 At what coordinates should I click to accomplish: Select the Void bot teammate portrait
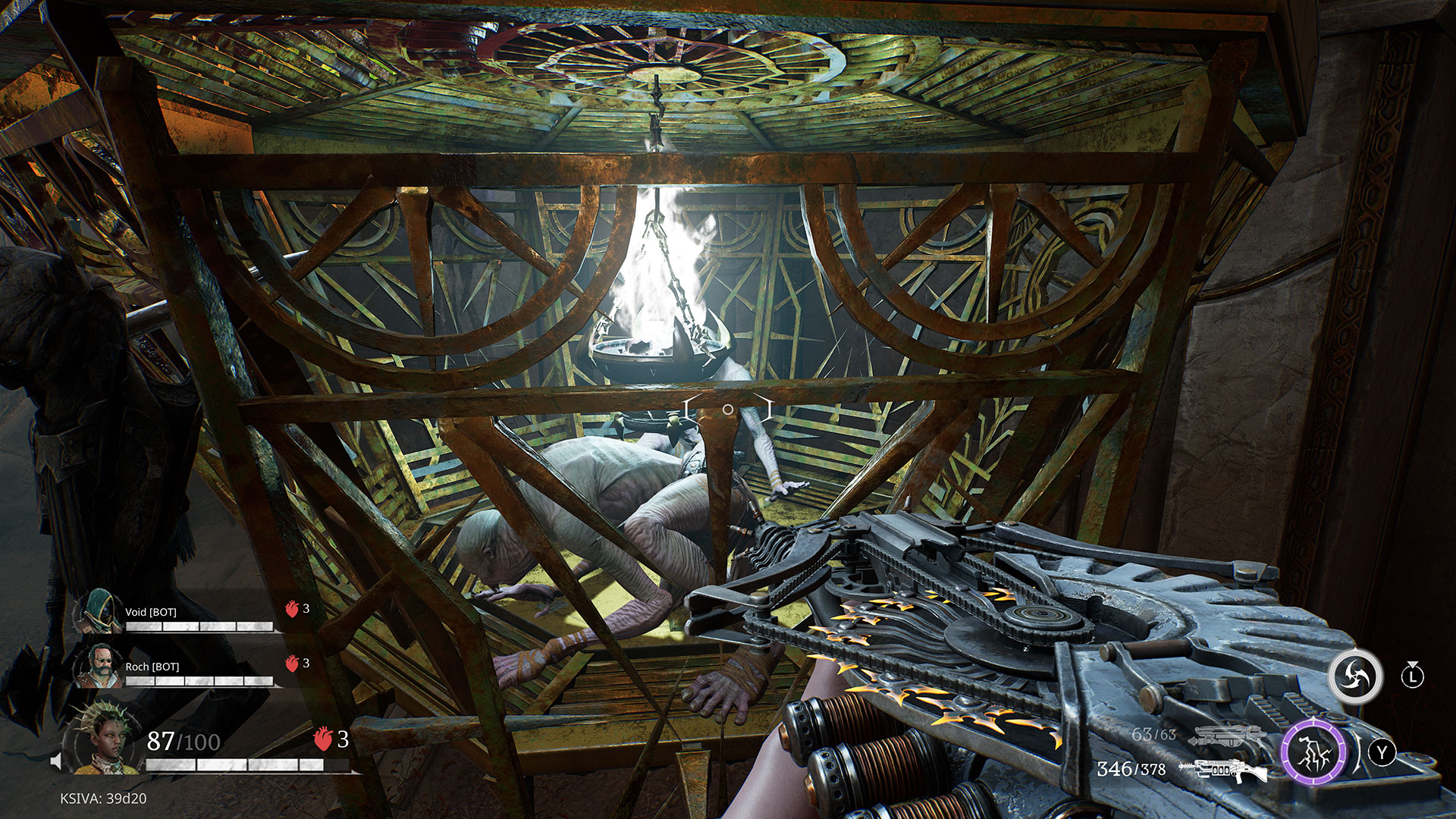click(99, 611)
